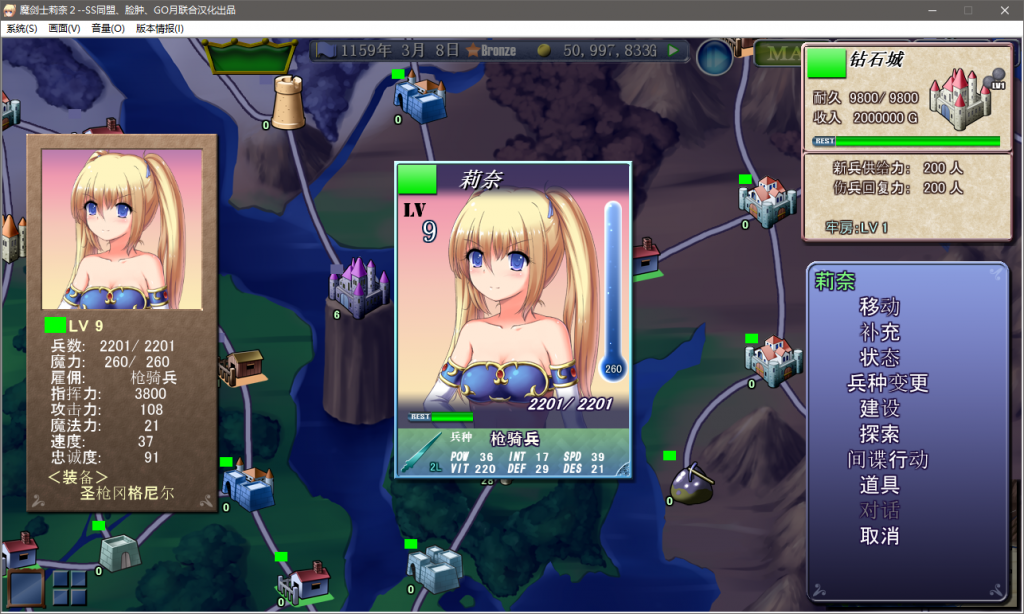Select the four-square grid view icon
This screenshot has width=1024, height=614.
[x=69, y=588]
